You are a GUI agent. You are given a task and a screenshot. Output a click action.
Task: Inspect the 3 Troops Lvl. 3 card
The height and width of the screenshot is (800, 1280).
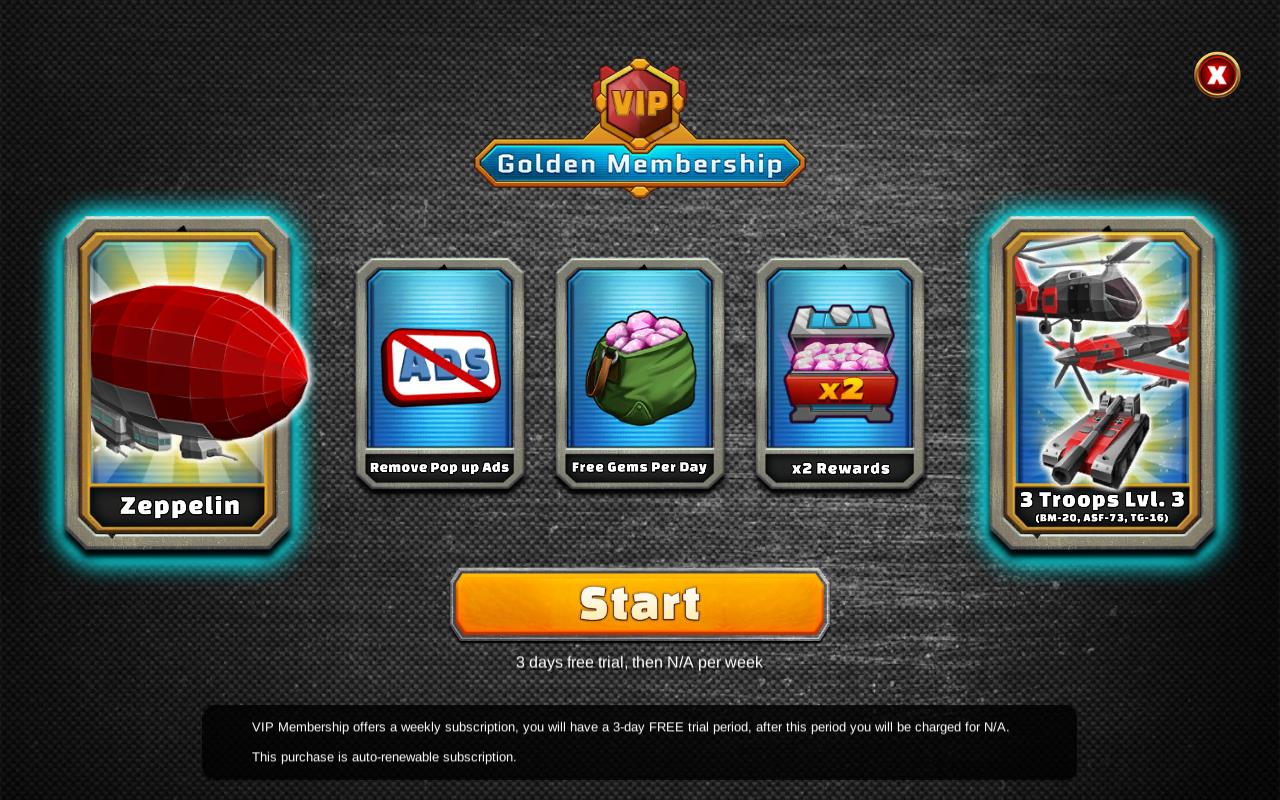click(x=1102, y=383)
